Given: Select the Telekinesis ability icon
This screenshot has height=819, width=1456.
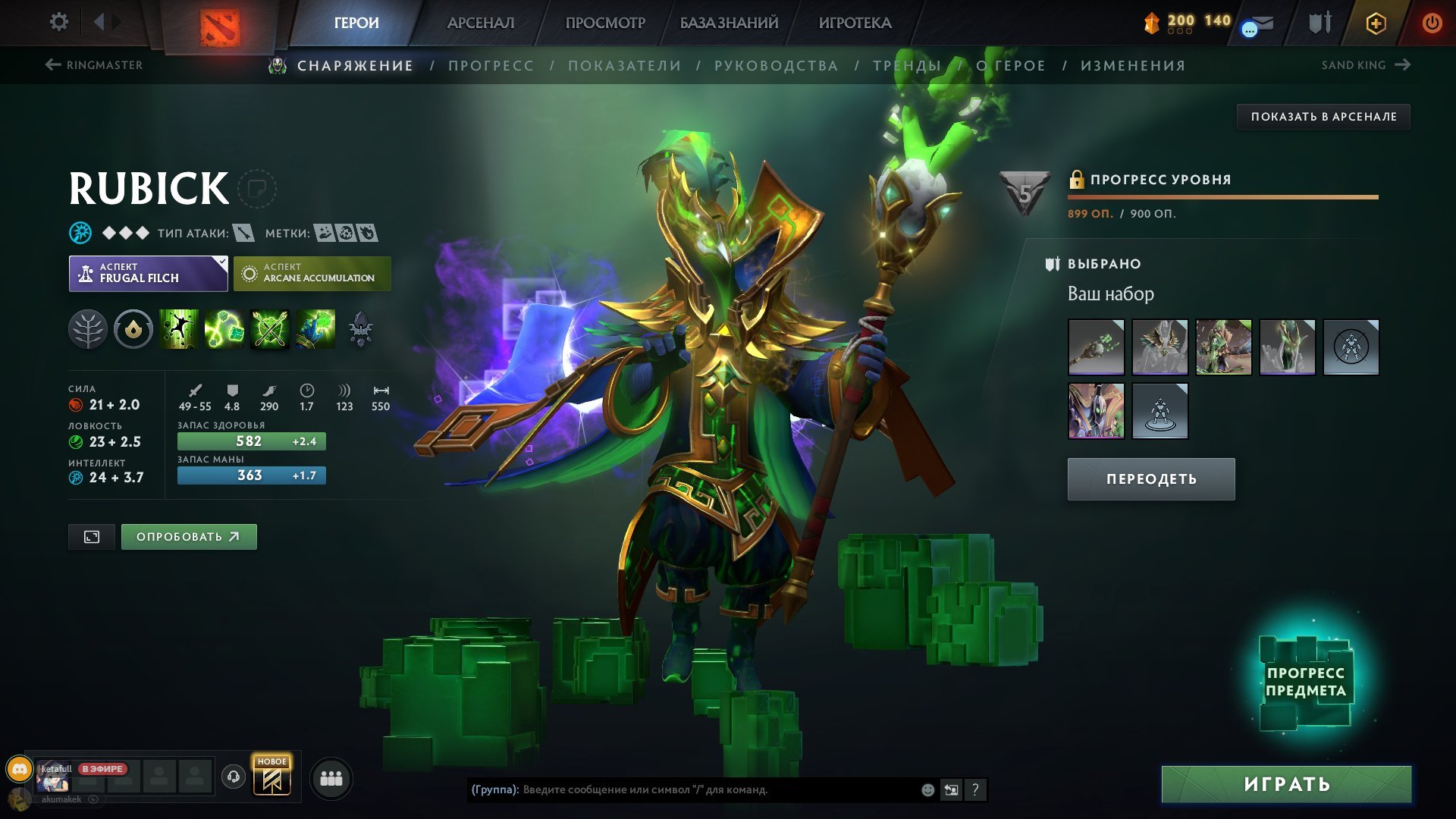Looking at the screenshot, I should (177, 330).
